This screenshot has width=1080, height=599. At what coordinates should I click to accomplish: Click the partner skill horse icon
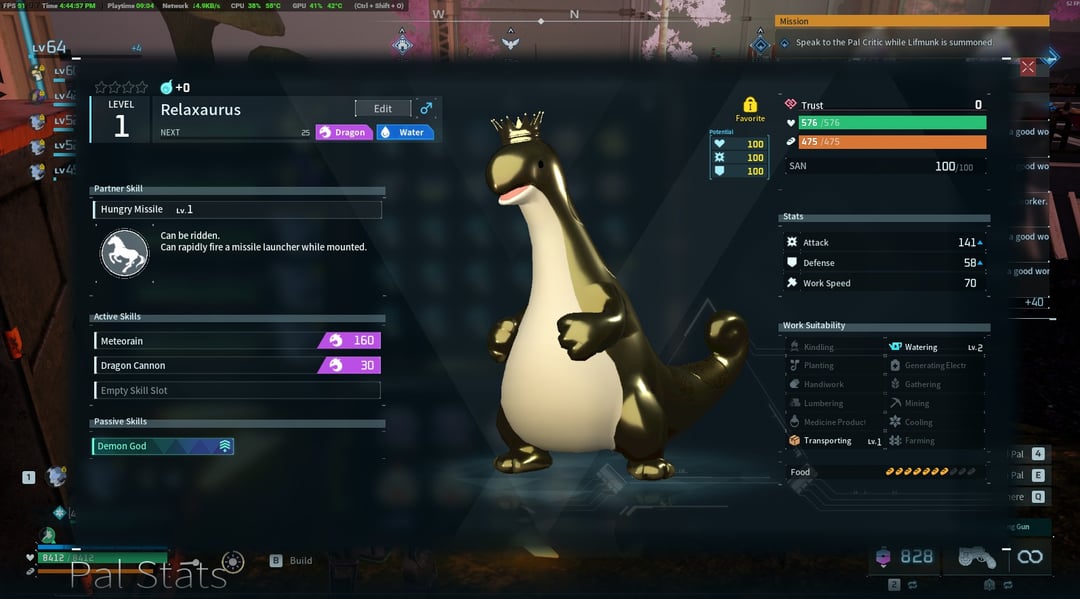(x=125, y=253)
